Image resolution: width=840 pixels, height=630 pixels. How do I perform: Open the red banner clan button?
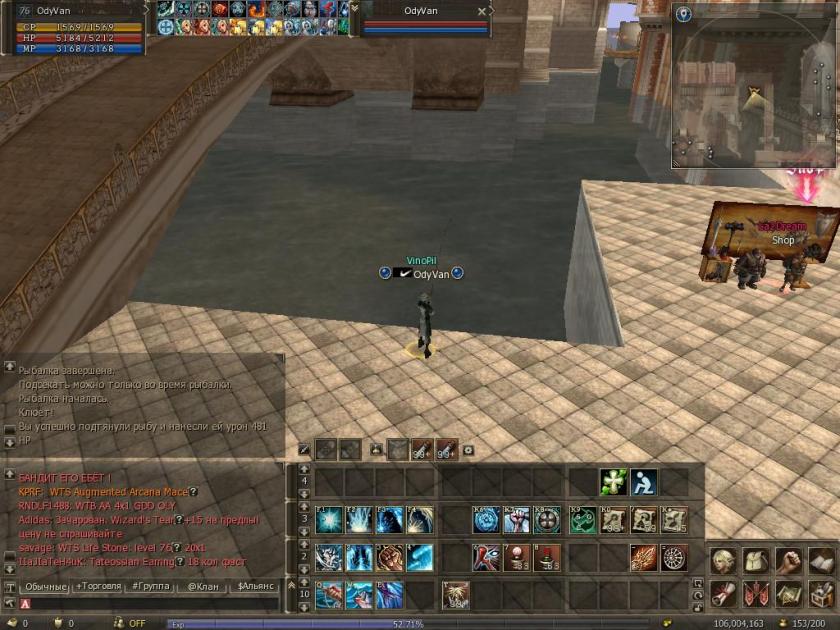pyautogui.click(x=756, y=594)
